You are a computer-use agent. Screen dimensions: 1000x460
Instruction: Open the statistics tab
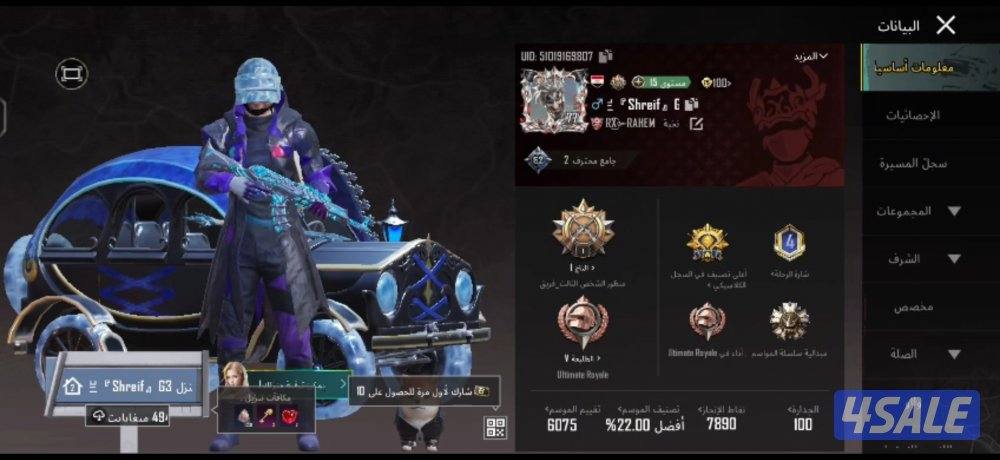click(912, 116)
